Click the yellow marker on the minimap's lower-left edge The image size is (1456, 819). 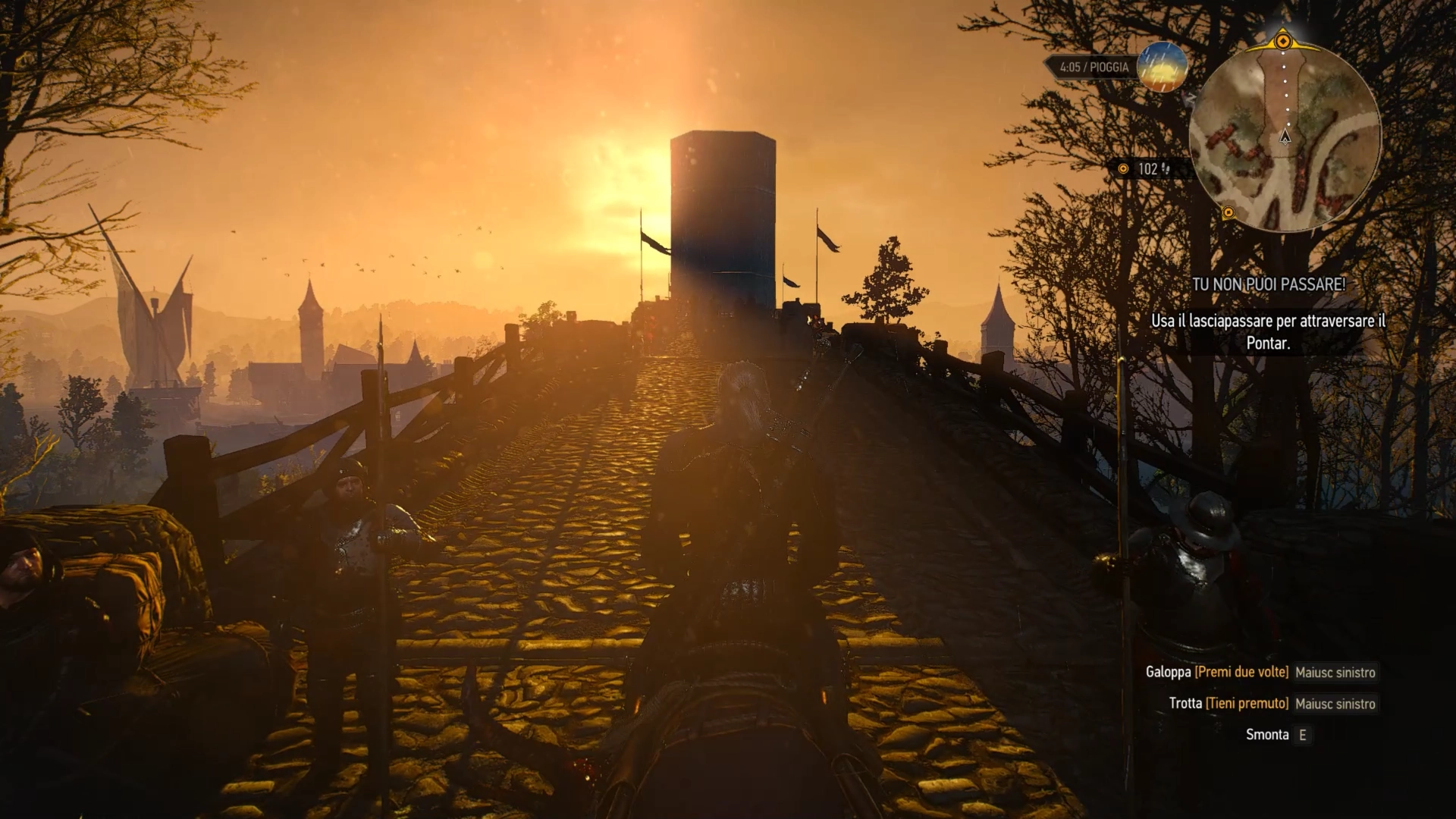(1228, 213)
